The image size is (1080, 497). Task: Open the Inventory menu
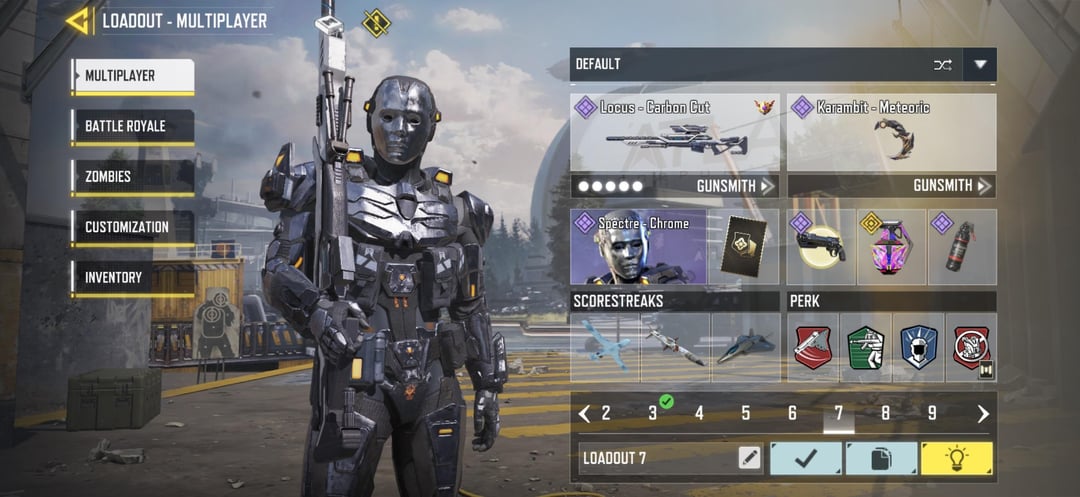click(132, 277)
